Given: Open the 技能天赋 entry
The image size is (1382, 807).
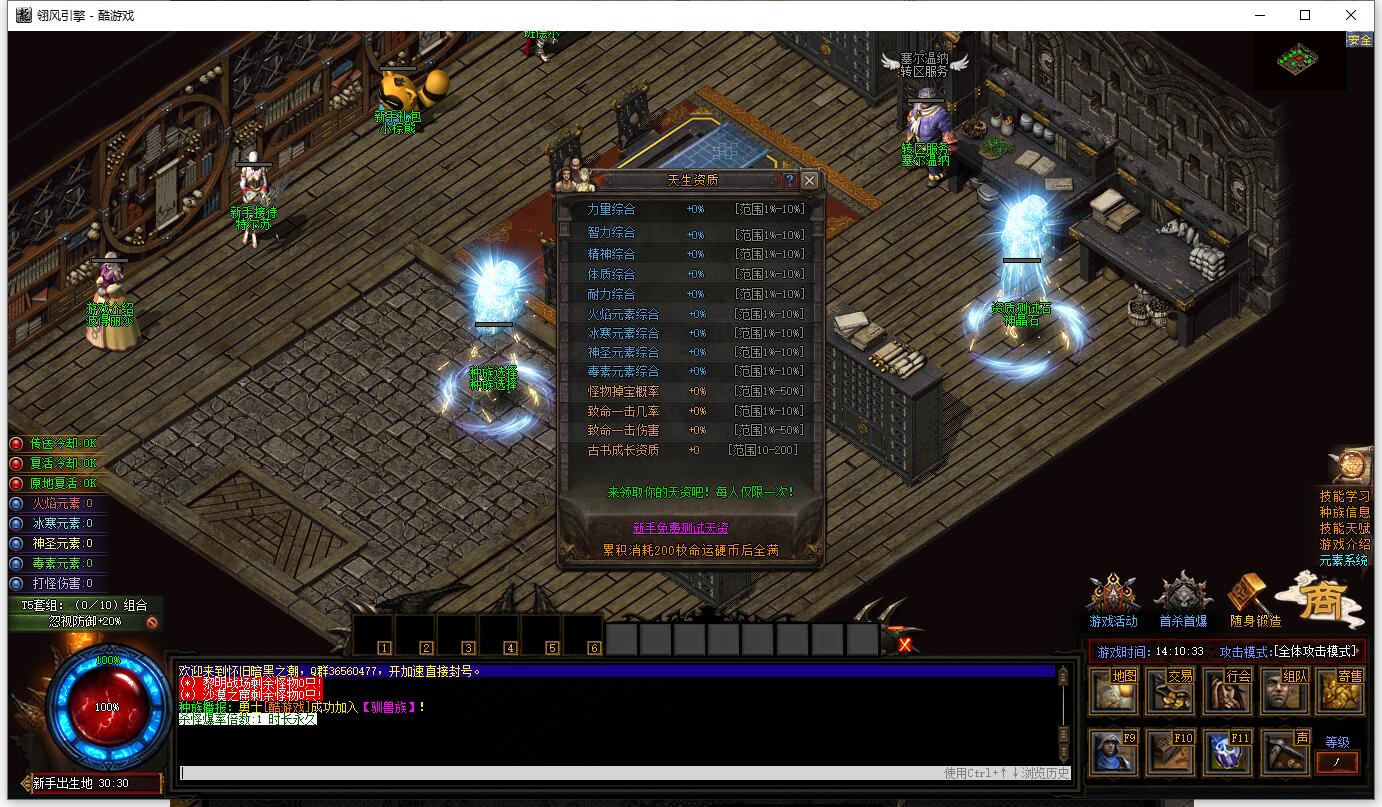Looking at the screenshot, I should 1344,528.
